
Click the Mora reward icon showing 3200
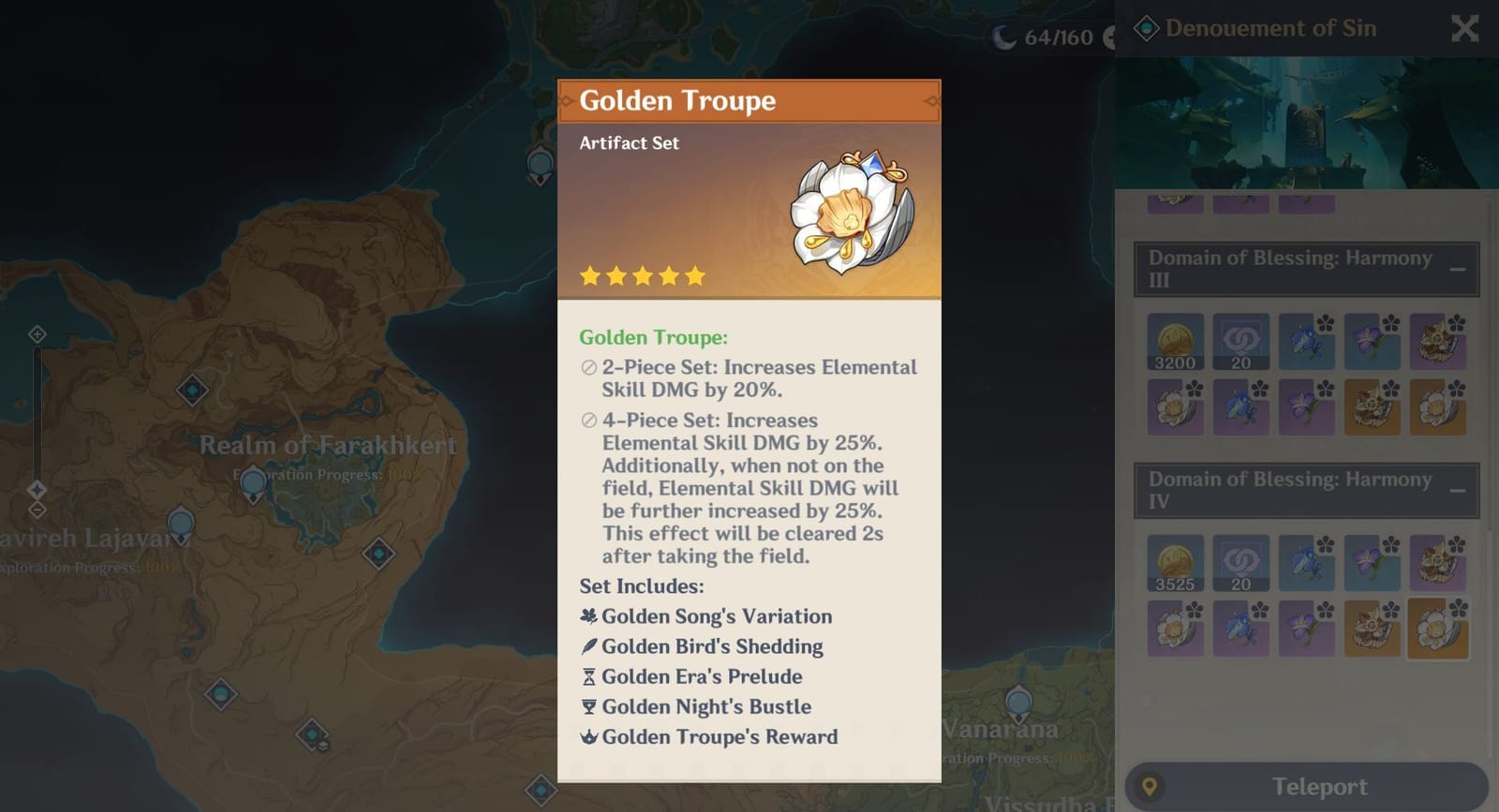coord(1175,340)
